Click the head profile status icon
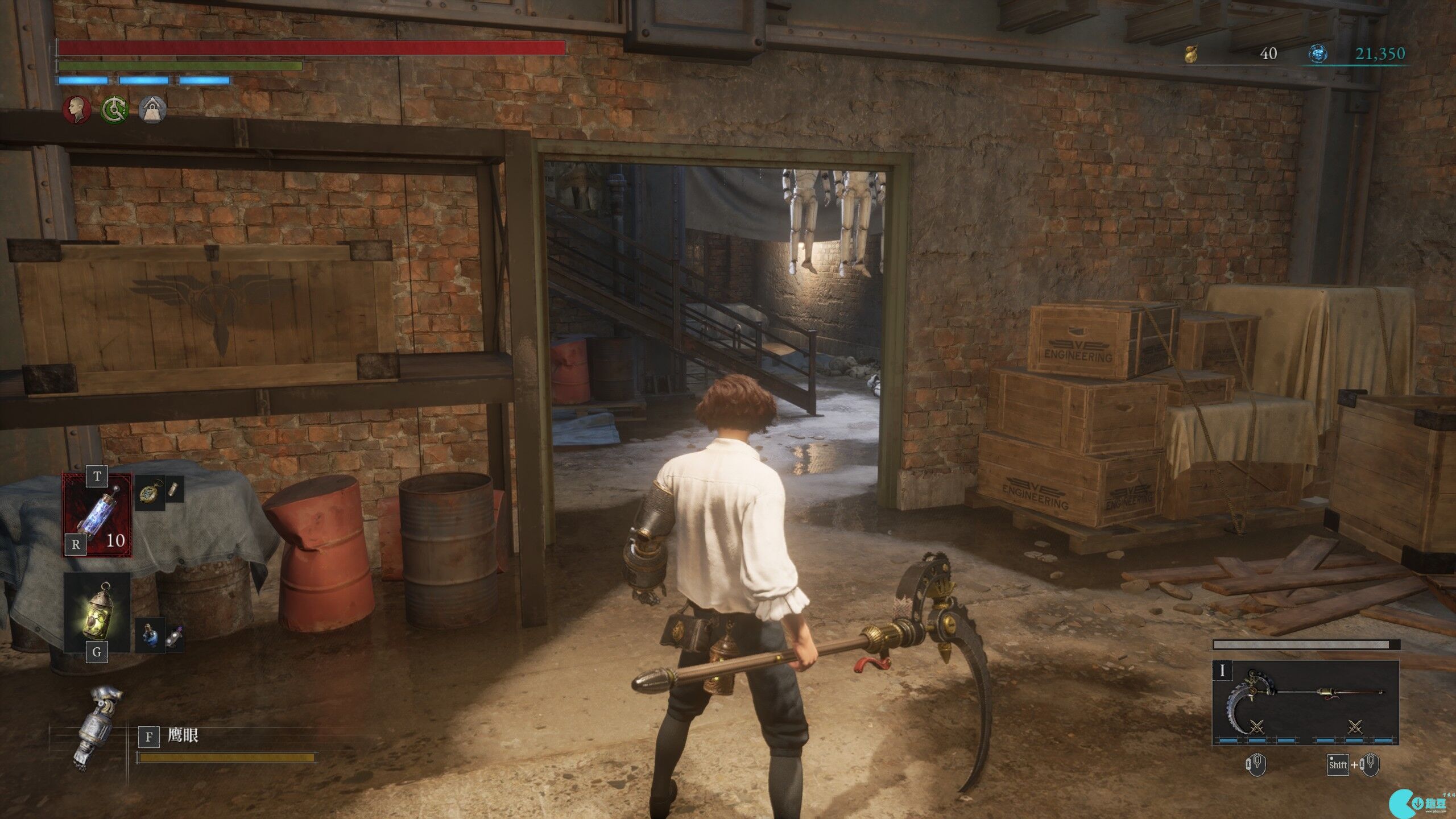The height and width of the screenshot is (819, 1456). [77, 109]
